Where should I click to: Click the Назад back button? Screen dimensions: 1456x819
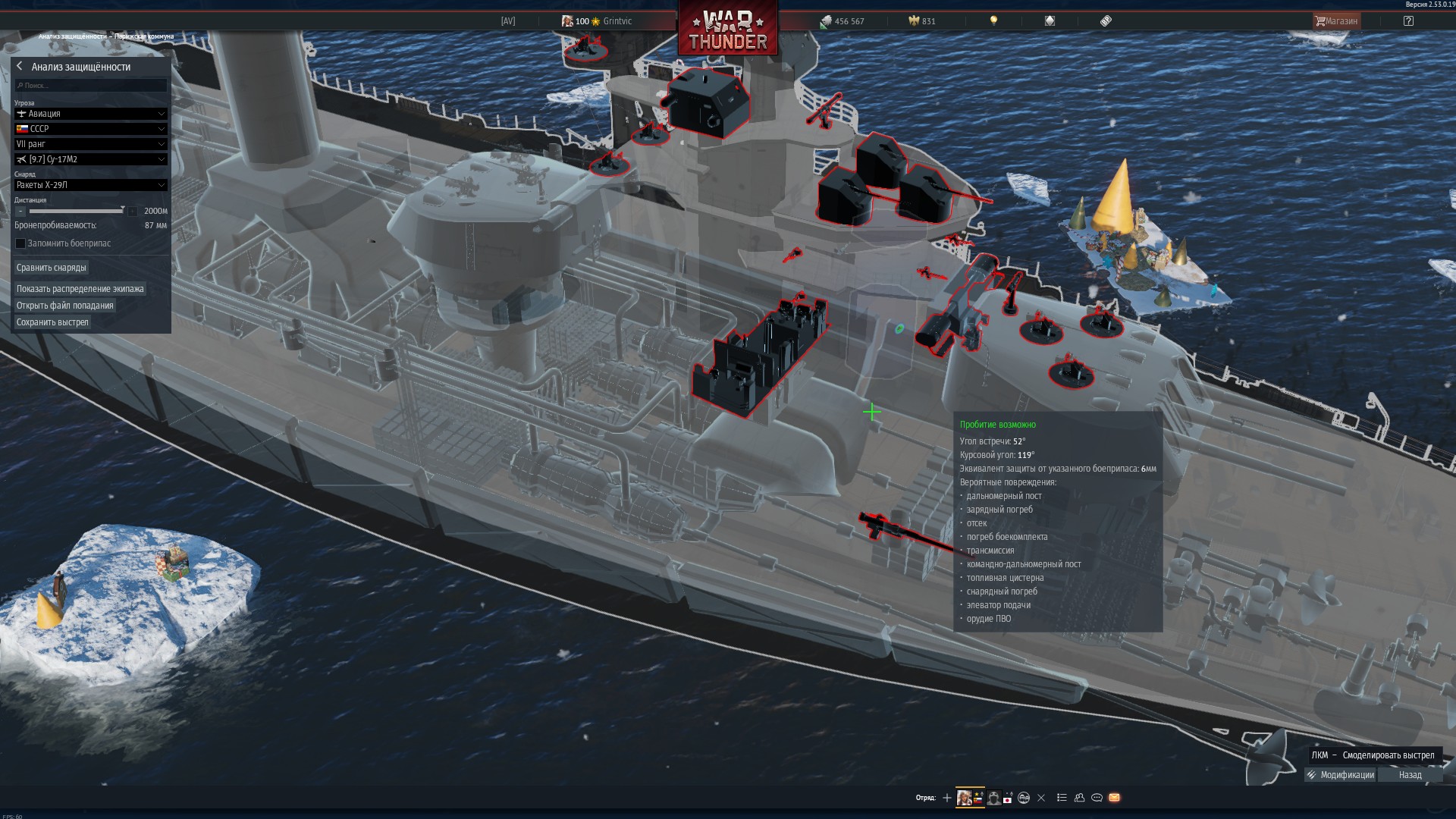coord(1410,775)
